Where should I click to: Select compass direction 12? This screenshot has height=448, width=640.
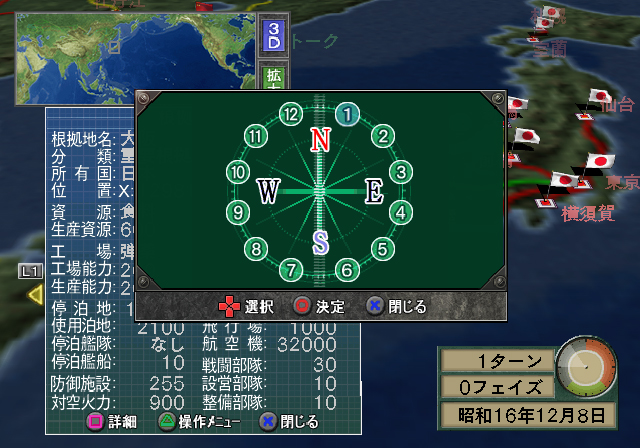coord(291,114)
